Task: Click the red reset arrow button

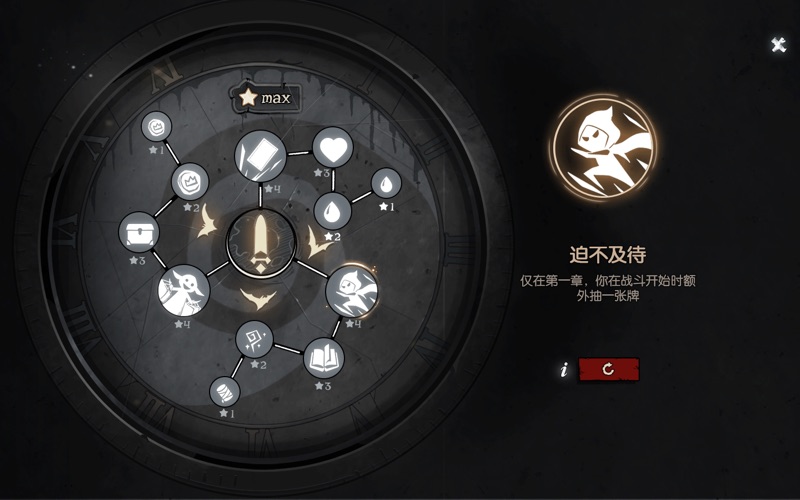Action: coord(608,369)
